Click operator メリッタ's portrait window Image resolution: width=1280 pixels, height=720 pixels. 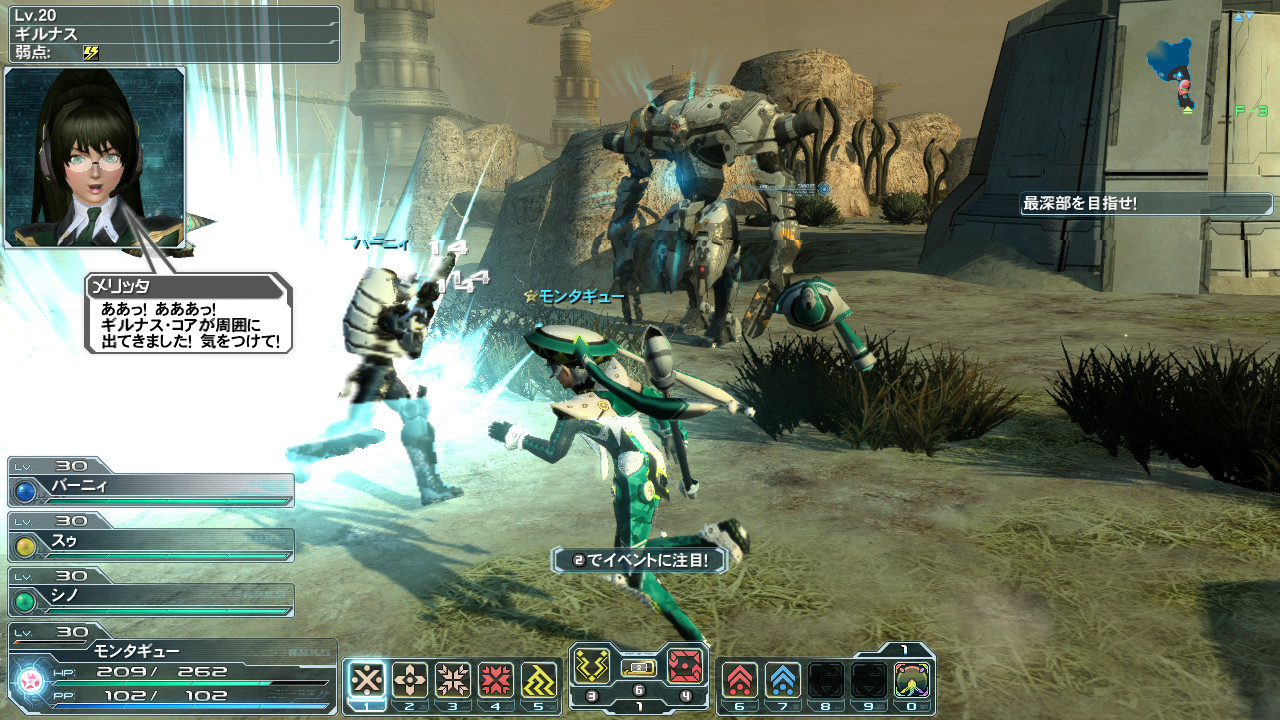tap(95, 157)
